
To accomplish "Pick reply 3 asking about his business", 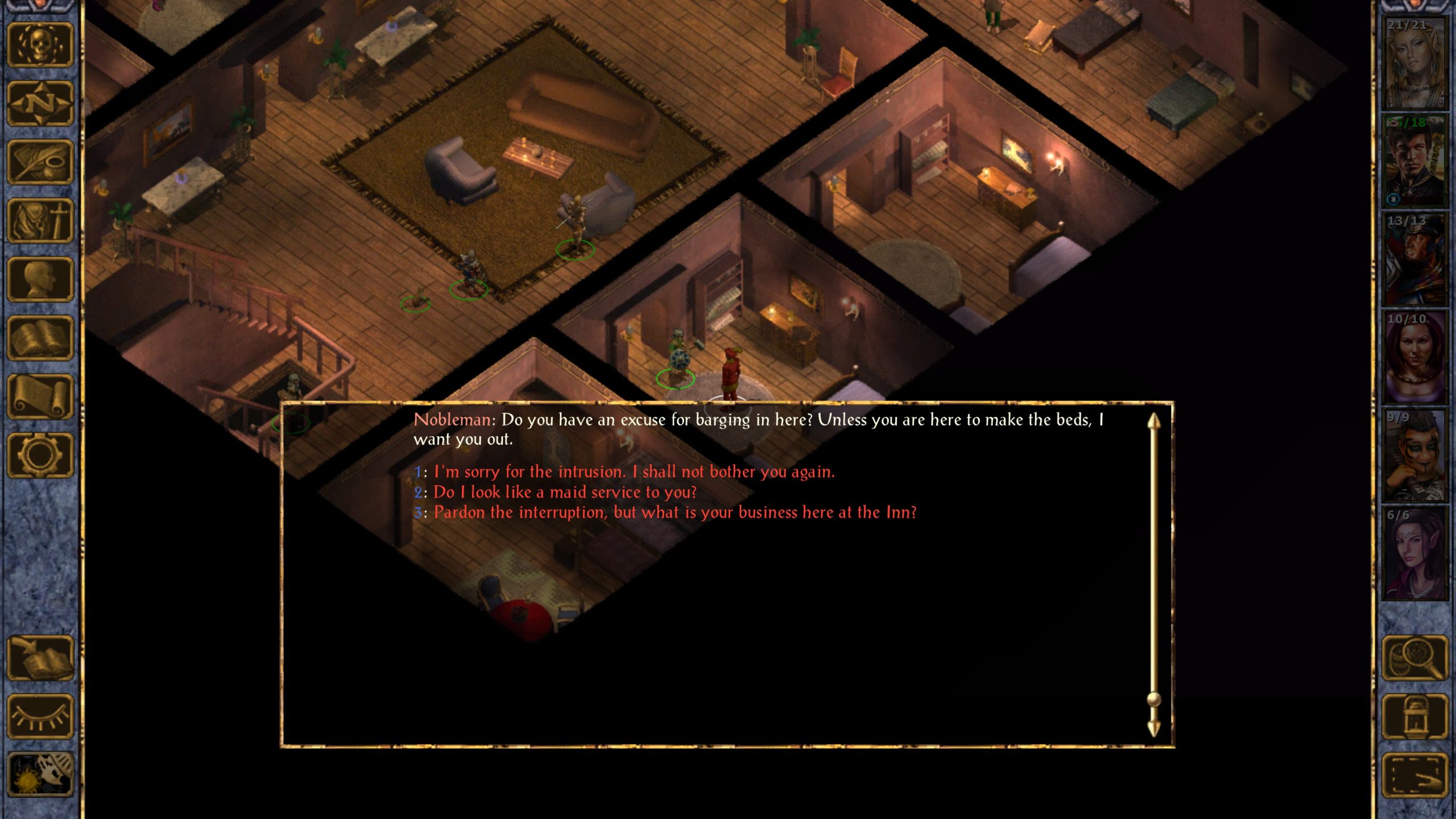I will [675, 513].
